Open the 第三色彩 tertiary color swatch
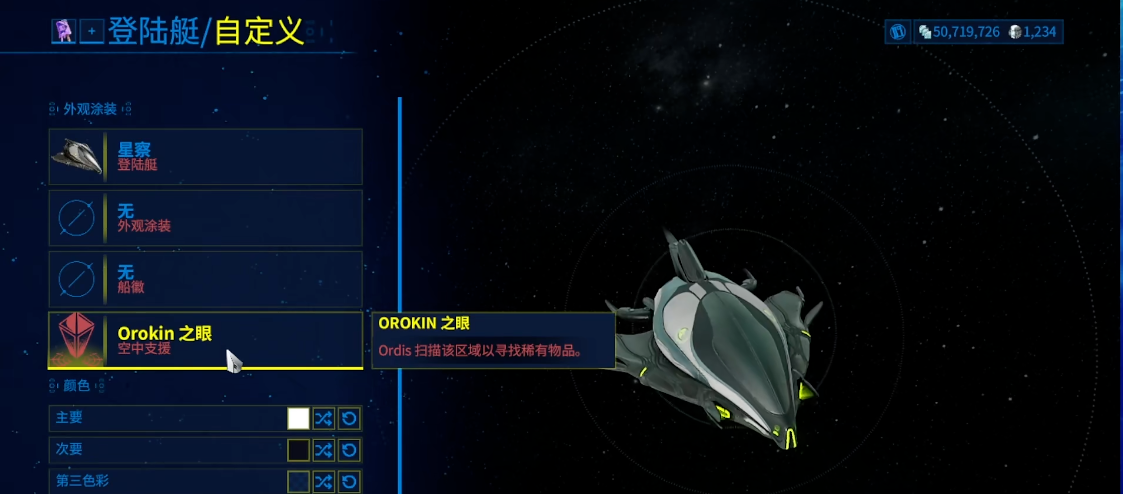Screen dimensions: 1123x494 tap(298, 482)
